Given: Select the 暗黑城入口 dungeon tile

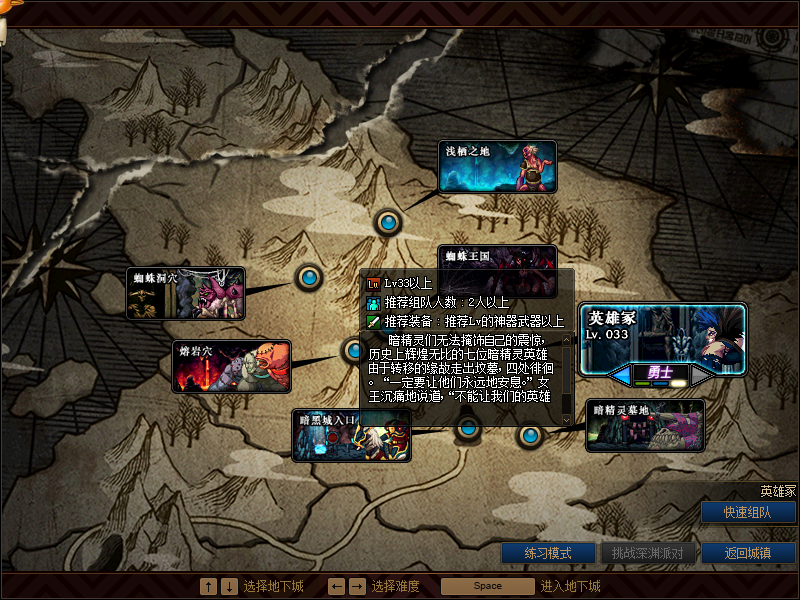Looking at the screenshot, I should [x=351, y=435].
